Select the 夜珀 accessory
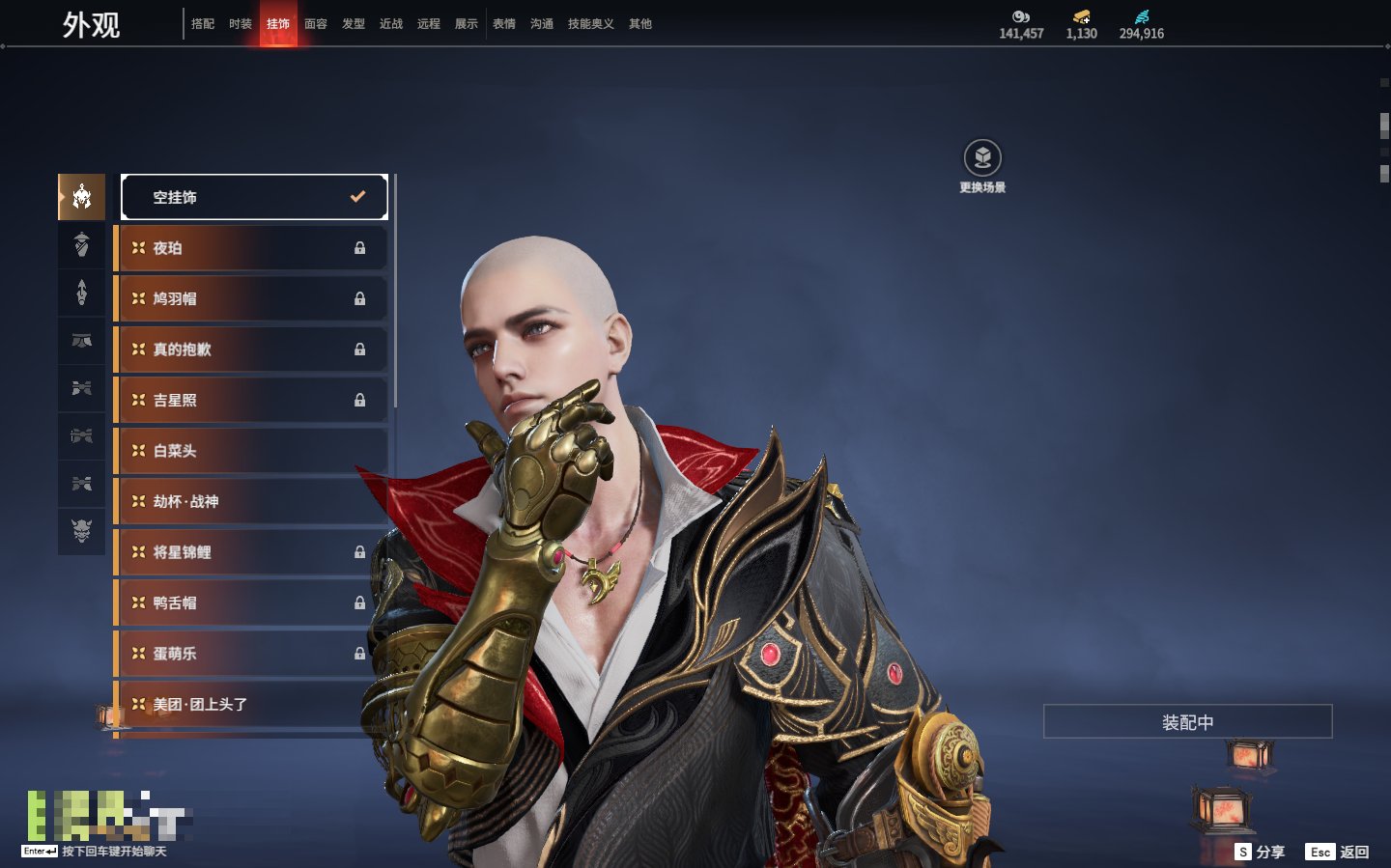Viewport: 1391px width, 868px height. (252, 248)
